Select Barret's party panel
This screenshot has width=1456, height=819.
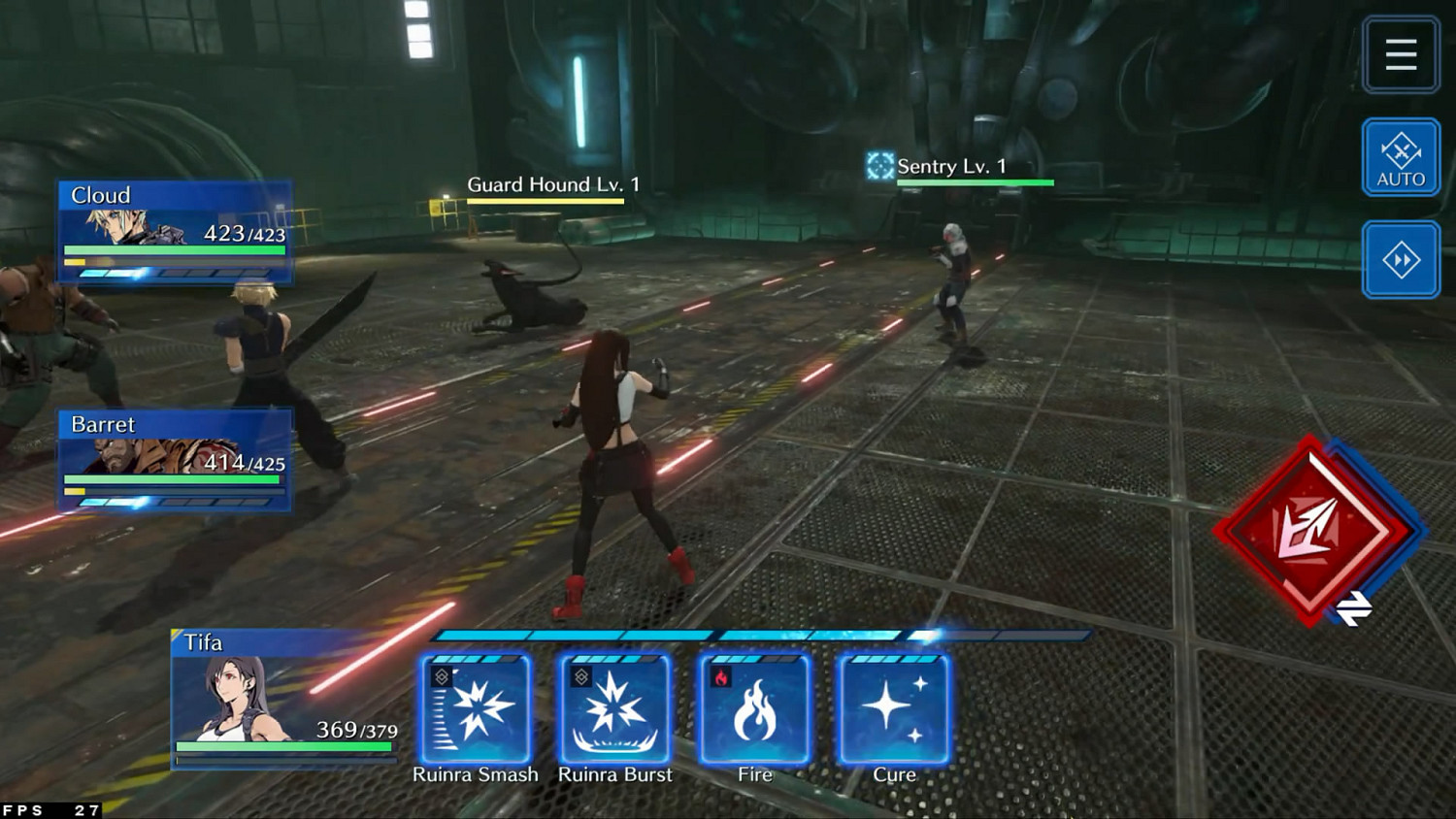[x=175, y=460]
